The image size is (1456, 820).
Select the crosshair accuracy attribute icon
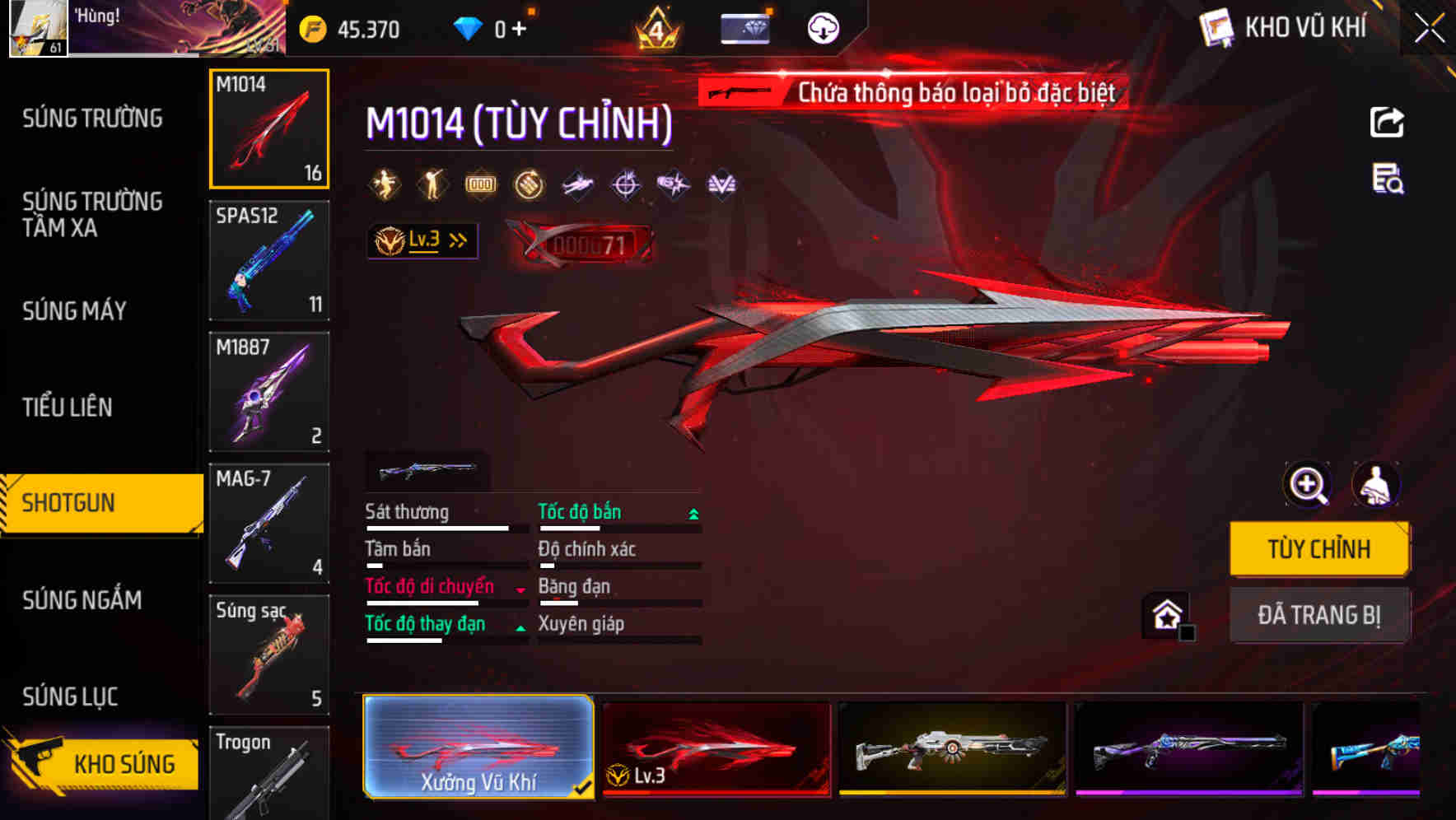coord(624,184)
